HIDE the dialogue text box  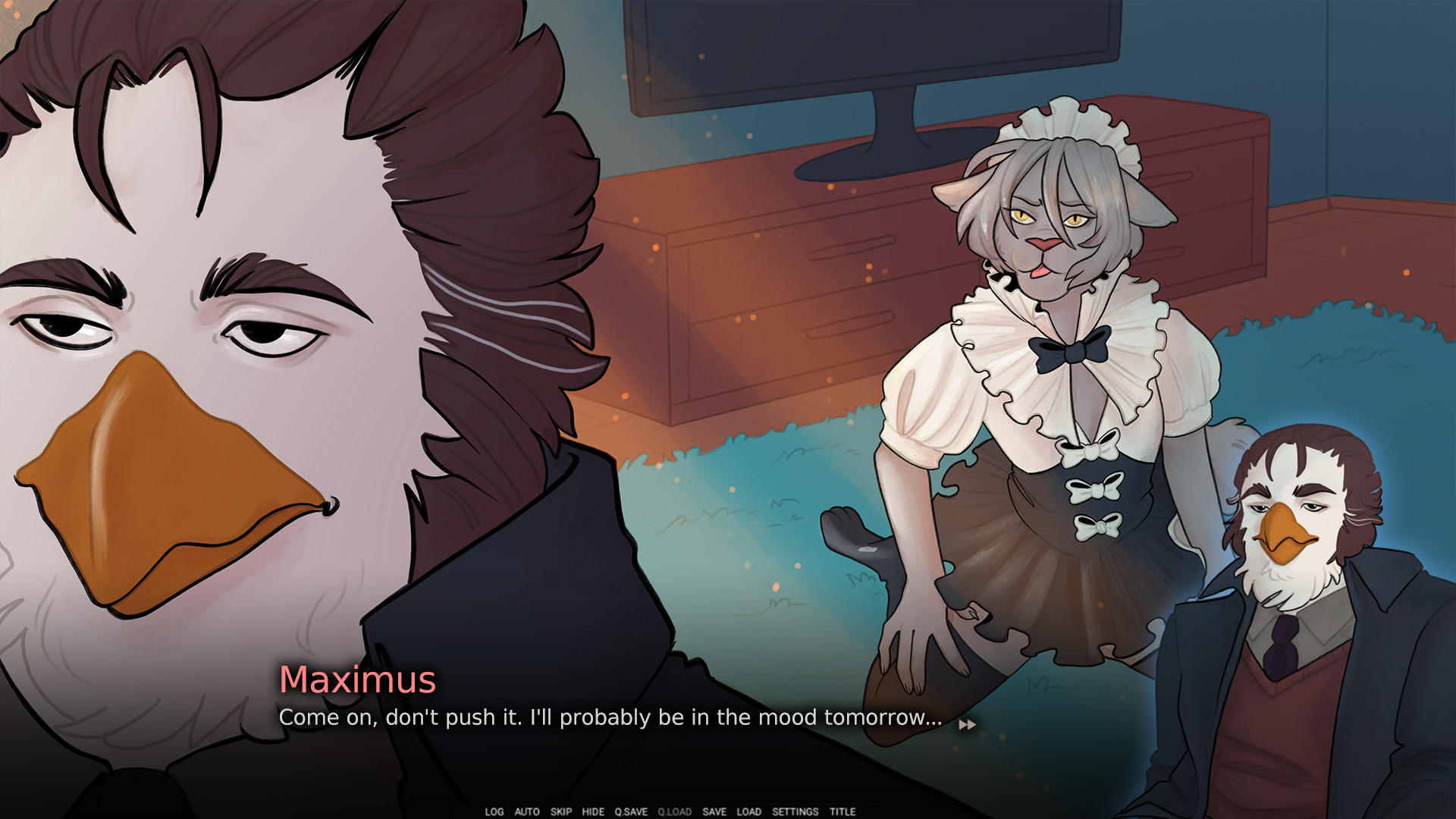pyautogui.click(x=594, y=811)
